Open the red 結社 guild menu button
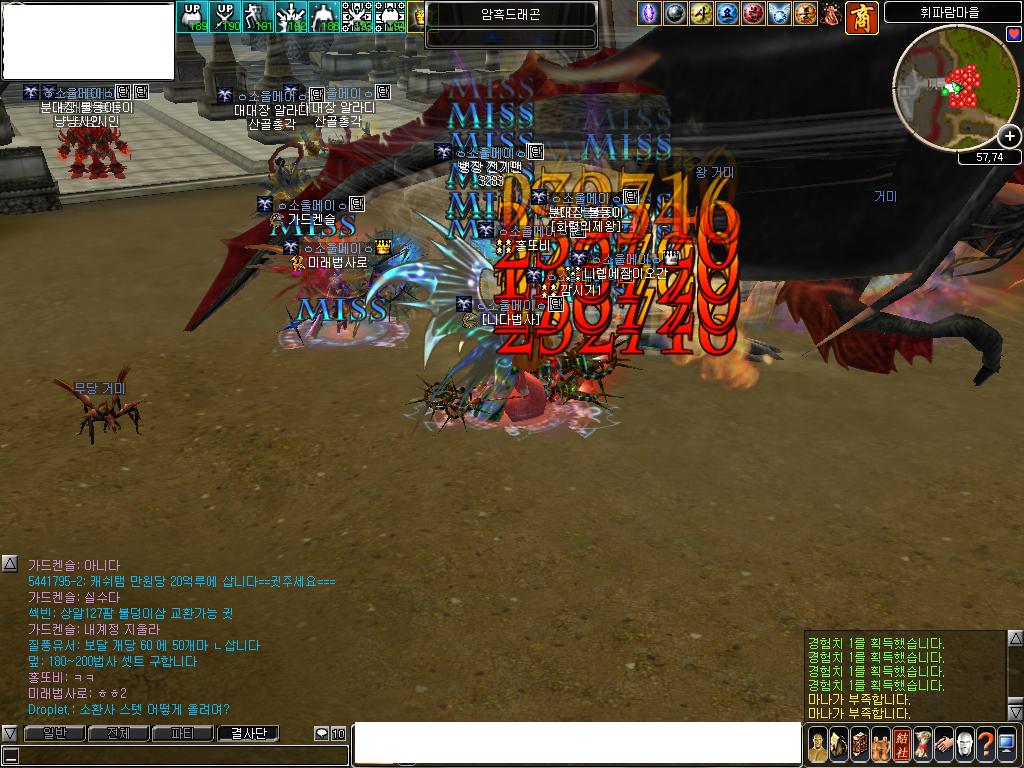Image resolution: width=1024 pixels, height=768 pixels. click(x=901, y=744)
